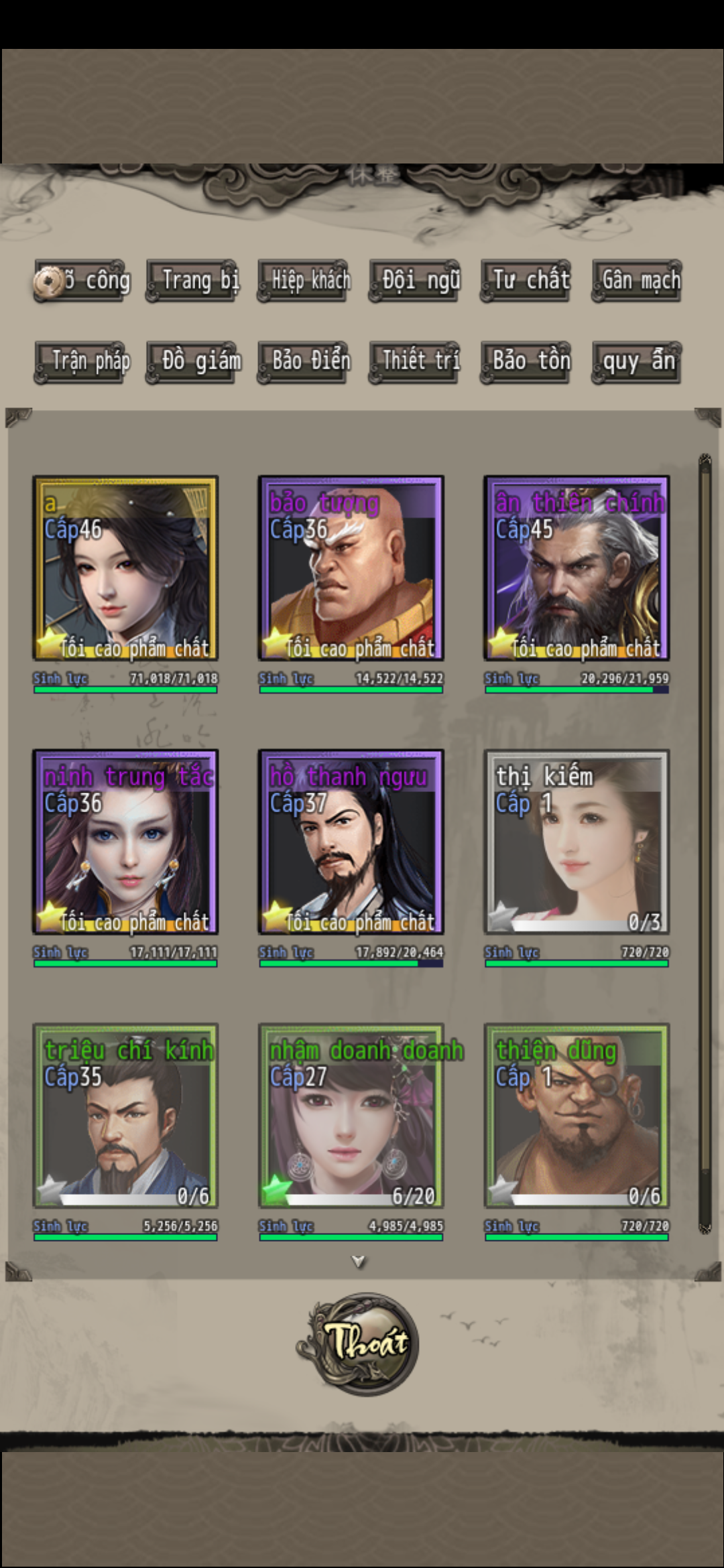The image size is (724, 1568).
Task: Select the Đội ngũ button
Action: (x=415, y=281)
